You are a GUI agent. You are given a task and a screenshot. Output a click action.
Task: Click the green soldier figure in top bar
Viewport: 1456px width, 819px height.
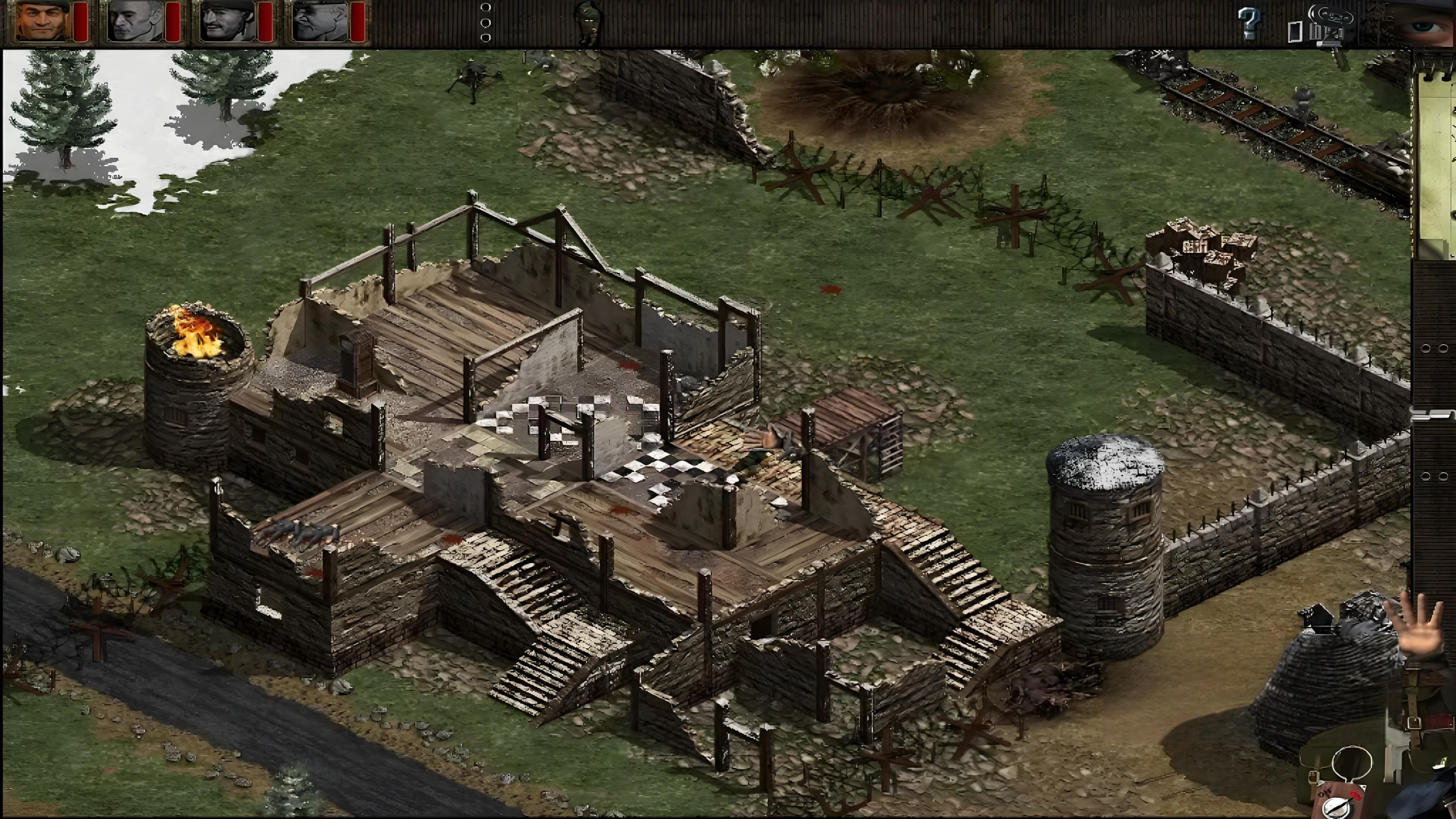[588, 22]
